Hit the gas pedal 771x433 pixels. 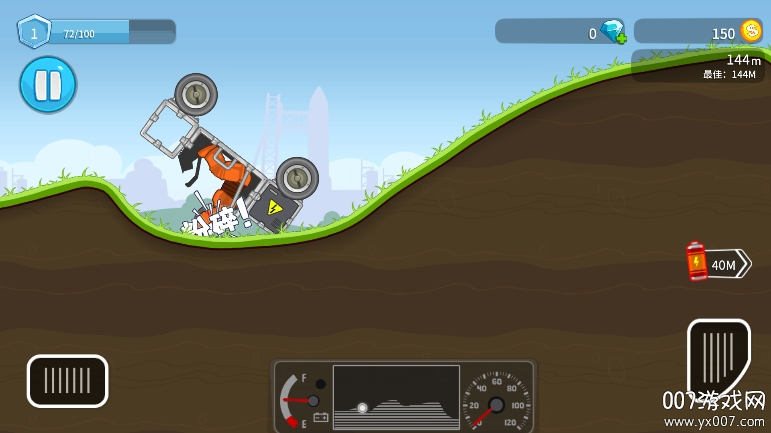click(x=718, y=355)
